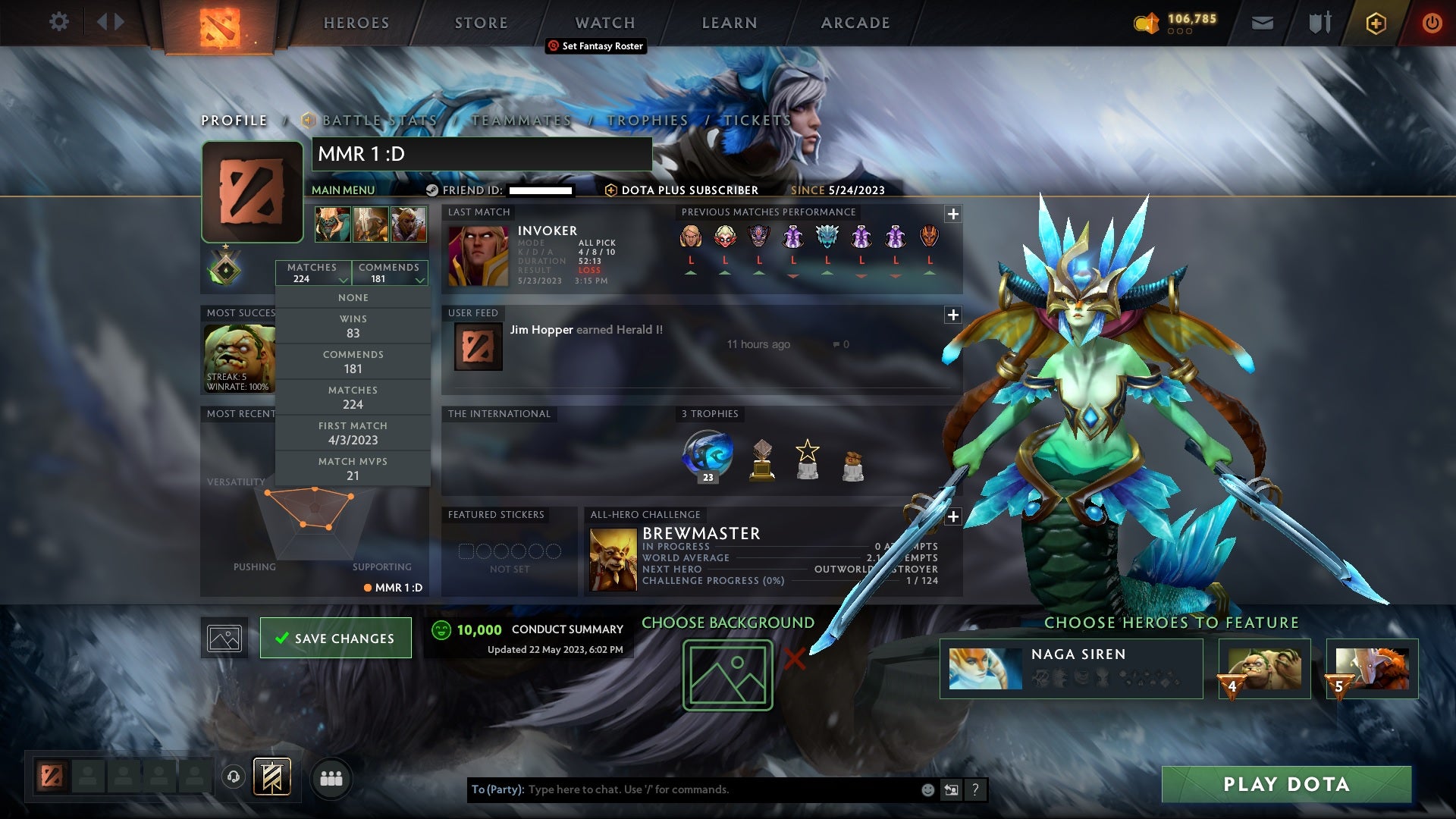Viewport: 1456px width, 819px height.
Task: Open the mail notifications envelope icon
Action: 1261,23
